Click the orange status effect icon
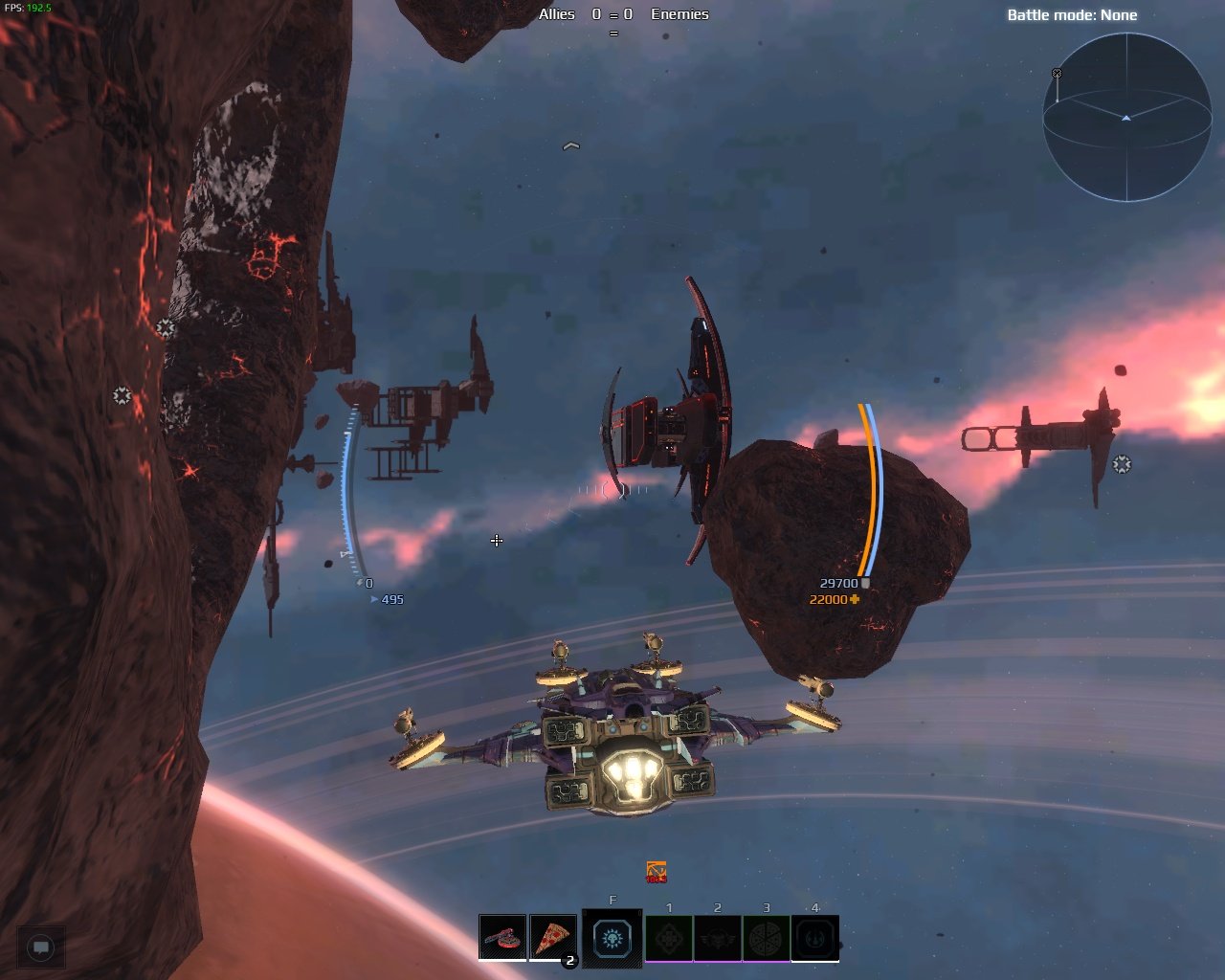This screenshot has height=980, width=1225. (657, 872)
